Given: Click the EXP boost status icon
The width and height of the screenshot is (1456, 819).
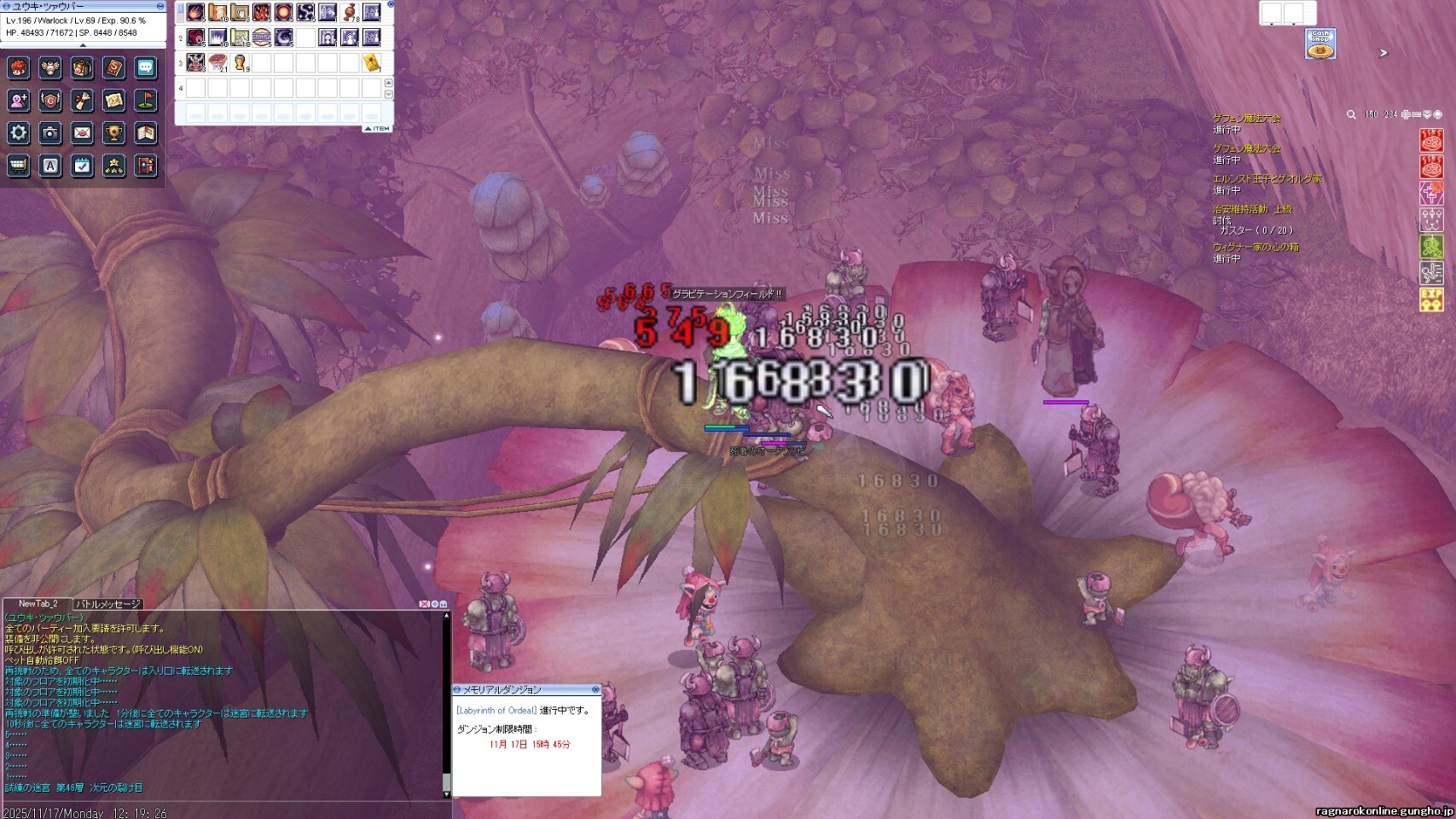Looking at the screenshot, I should click(x=1430, y=299).
